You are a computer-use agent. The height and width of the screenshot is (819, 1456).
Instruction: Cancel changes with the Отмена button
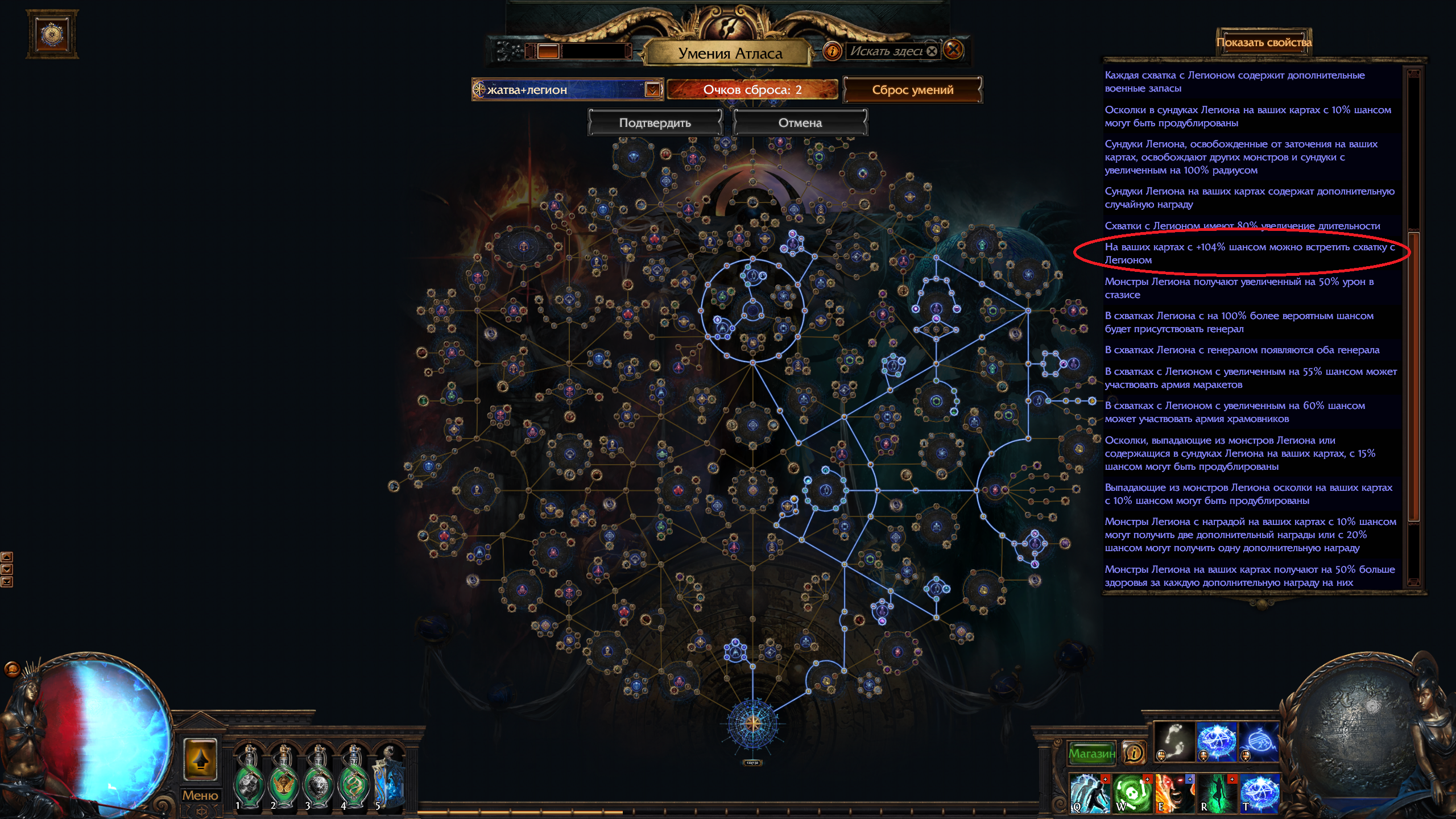[800, 123]
